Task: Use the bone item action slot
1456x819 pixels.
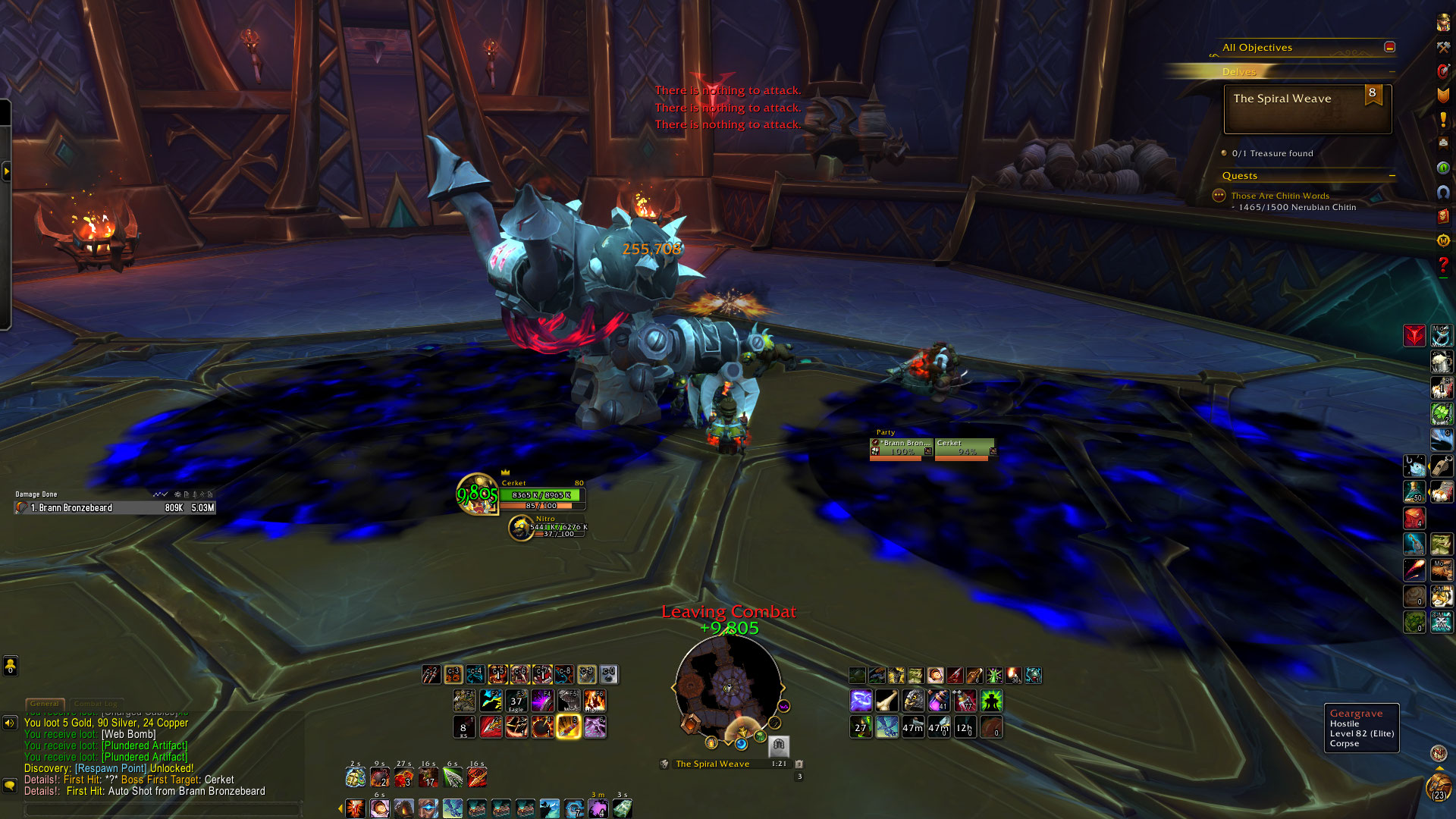Action: [x=886, y=700]
